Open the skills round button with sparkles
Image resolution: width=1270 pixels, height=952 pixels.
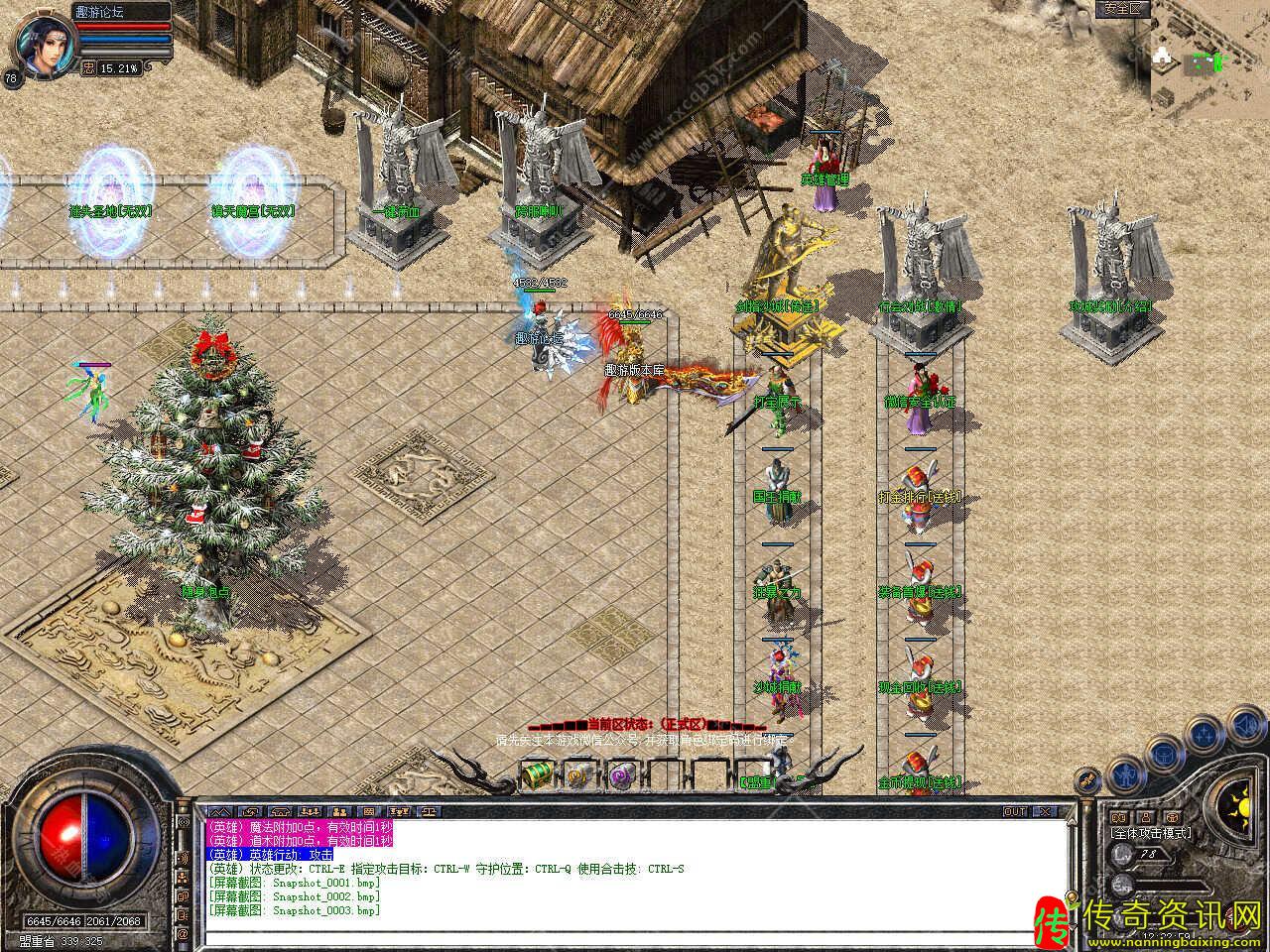1204,734
